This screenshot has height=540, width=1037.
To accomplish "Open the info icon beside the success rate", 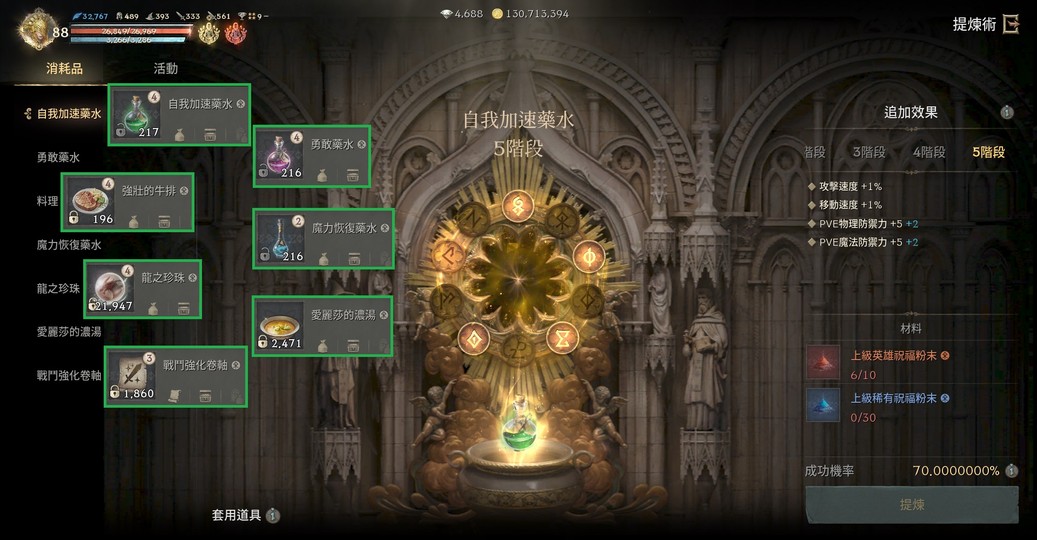I will (1011, 471).
